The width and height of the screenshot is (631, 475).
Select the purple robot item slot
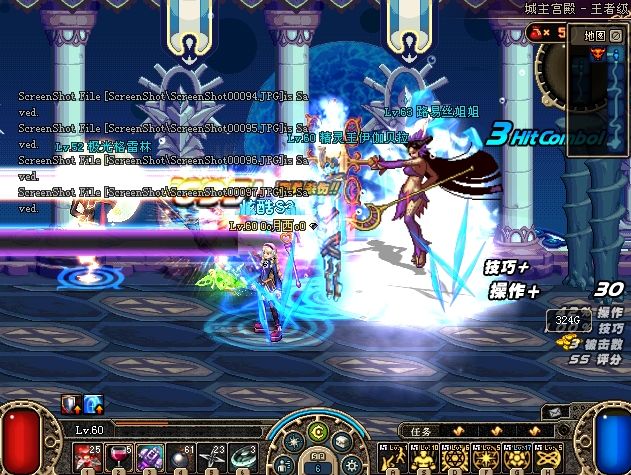(150, 456)
